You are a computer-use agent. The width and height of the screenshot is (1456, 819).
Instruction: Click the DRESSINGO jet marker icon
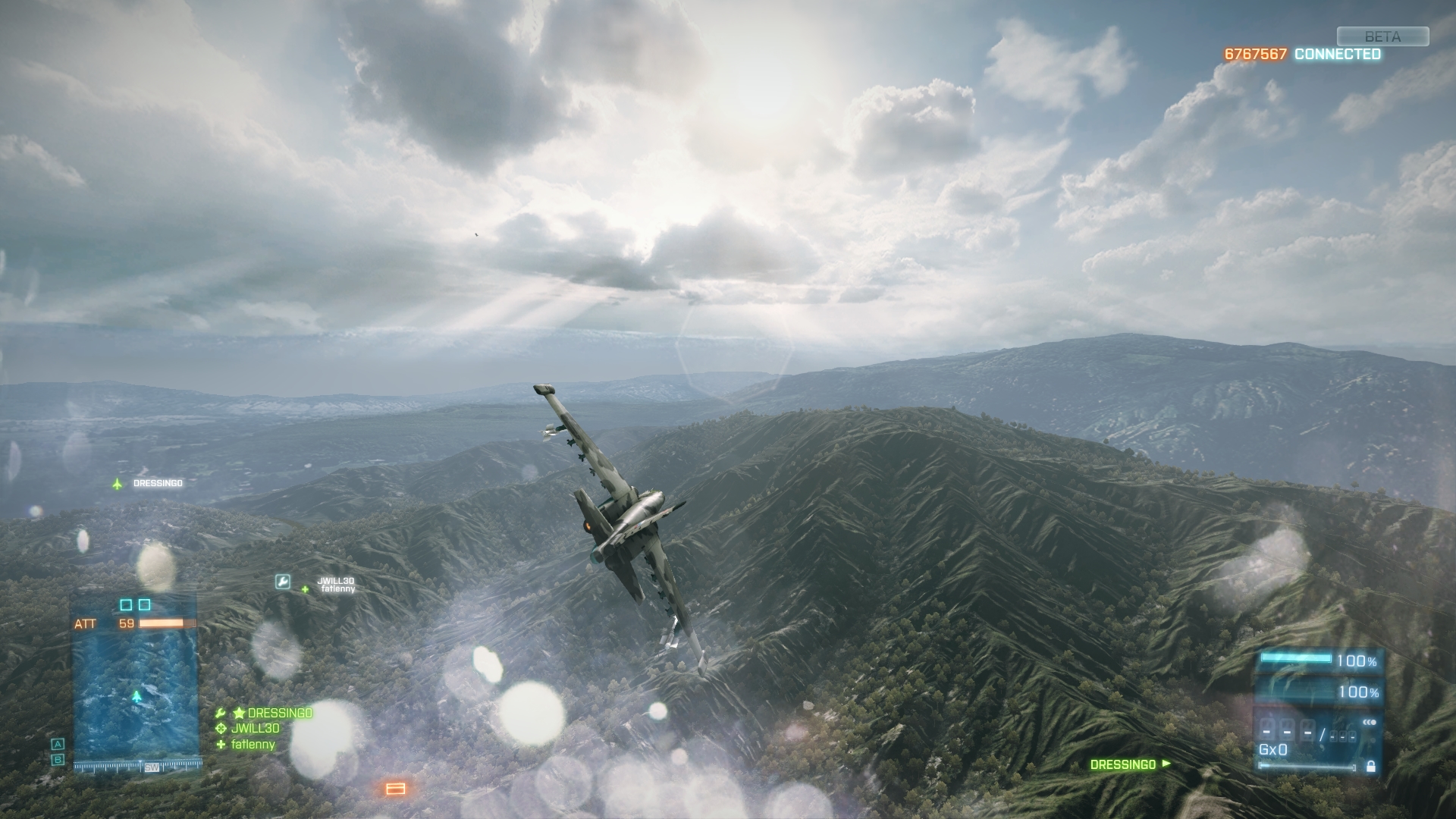pos(118,483)
